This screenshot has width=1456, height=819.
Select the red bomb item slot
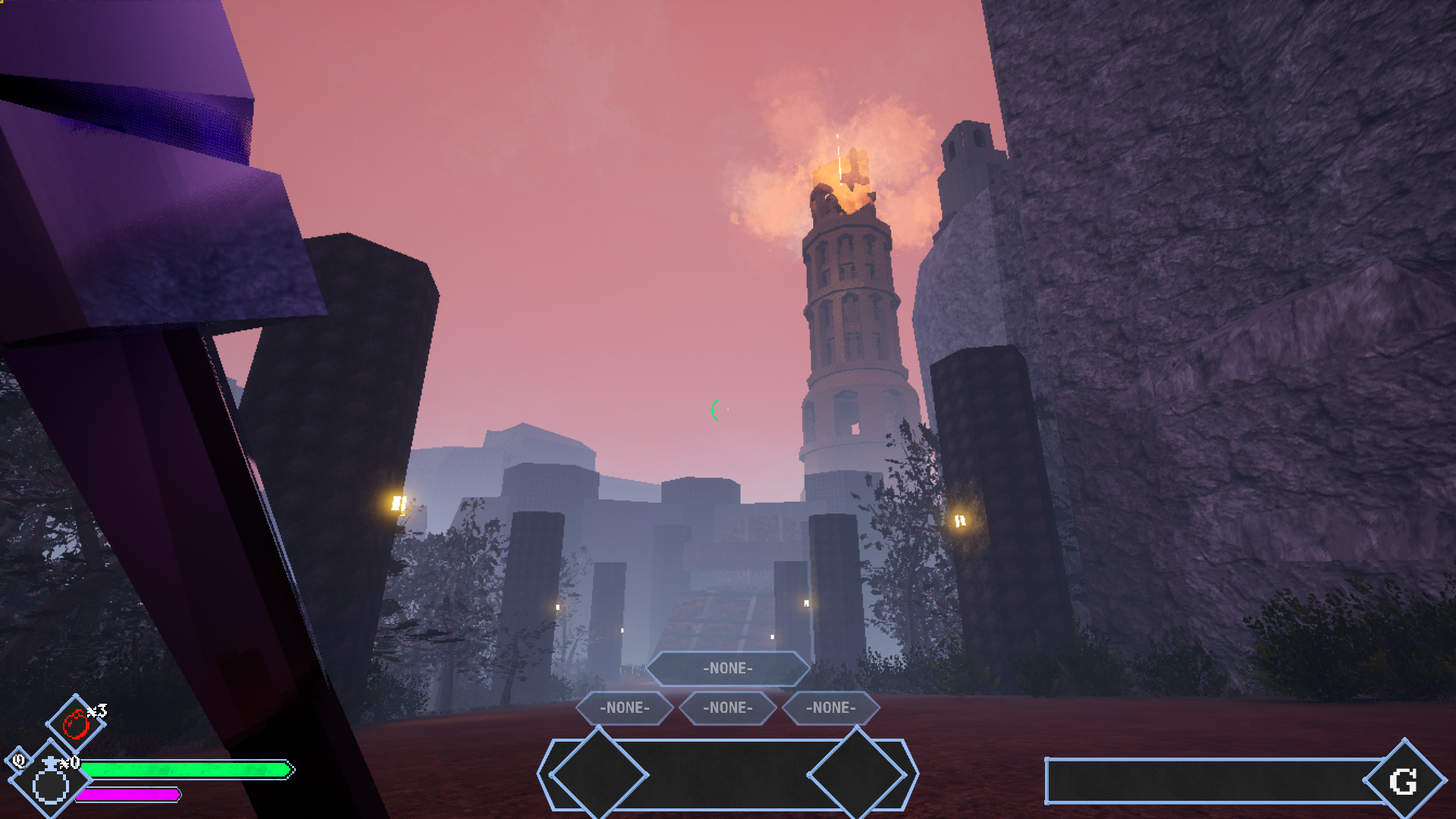click(76, 724)
